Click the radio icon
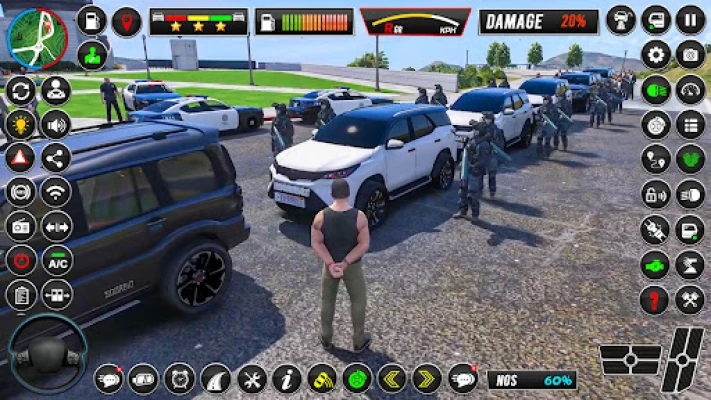The image size is (711, 400). tap(20, 226)
